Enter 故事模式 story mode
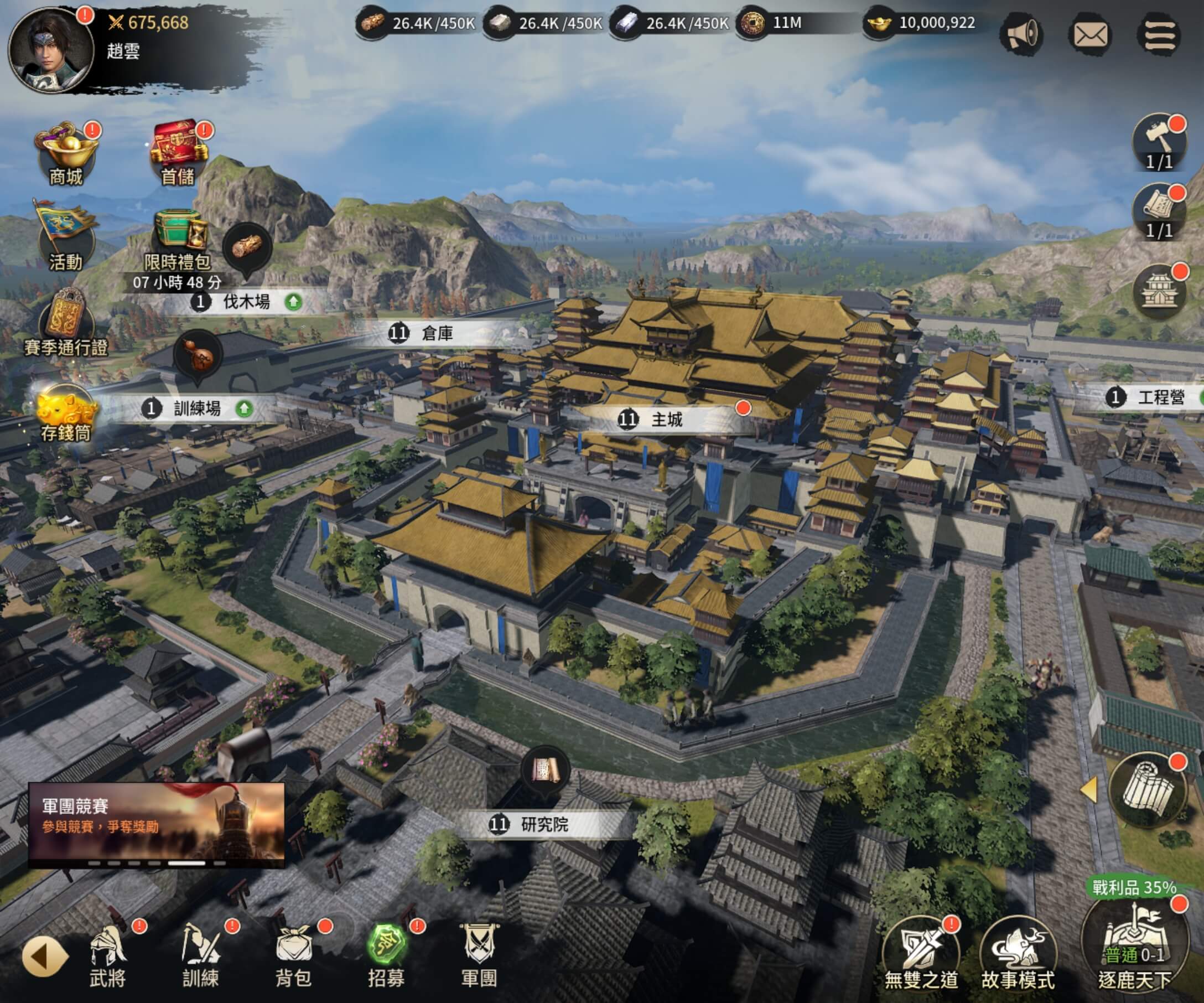Image resolution: width=1204 pixels, height=1003 pixels. pos(1018,958)
